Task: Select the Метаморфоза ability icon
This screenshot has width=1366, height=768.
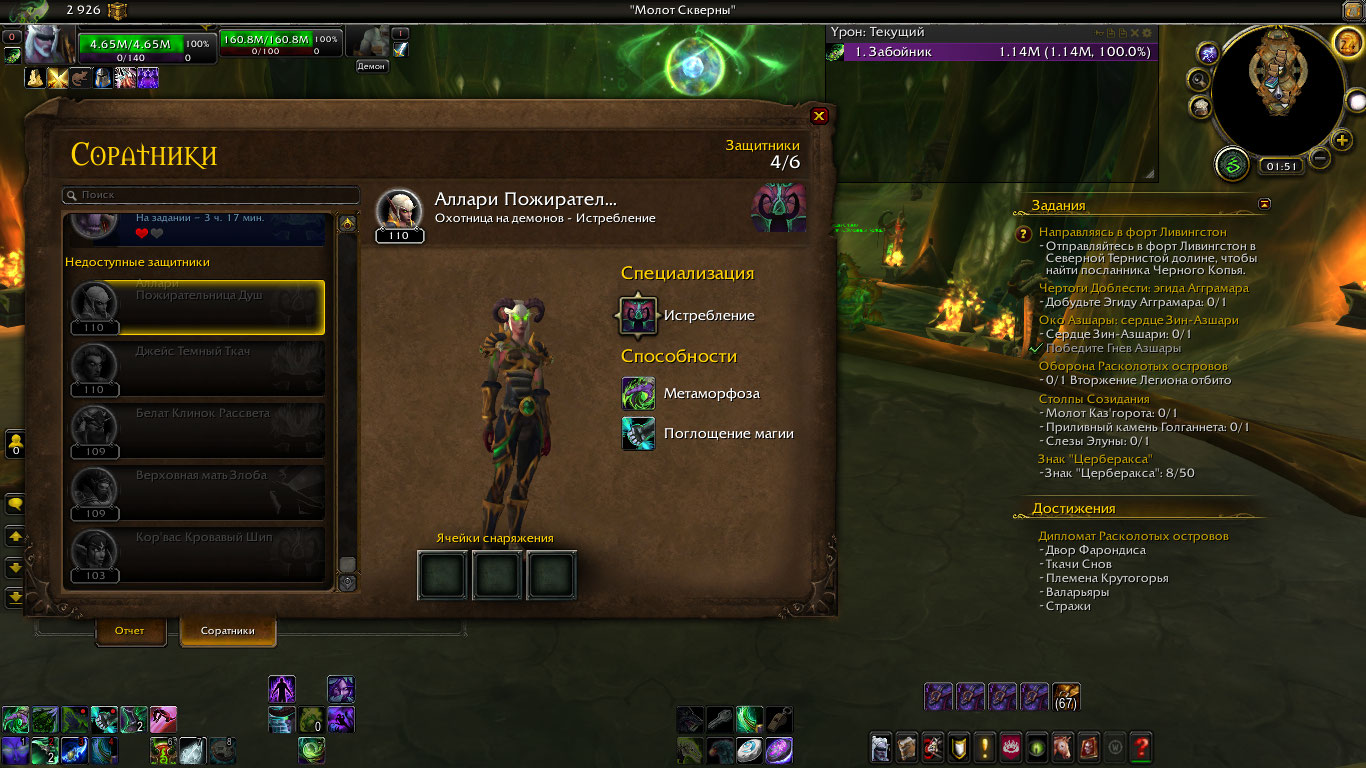Action: 638,393
